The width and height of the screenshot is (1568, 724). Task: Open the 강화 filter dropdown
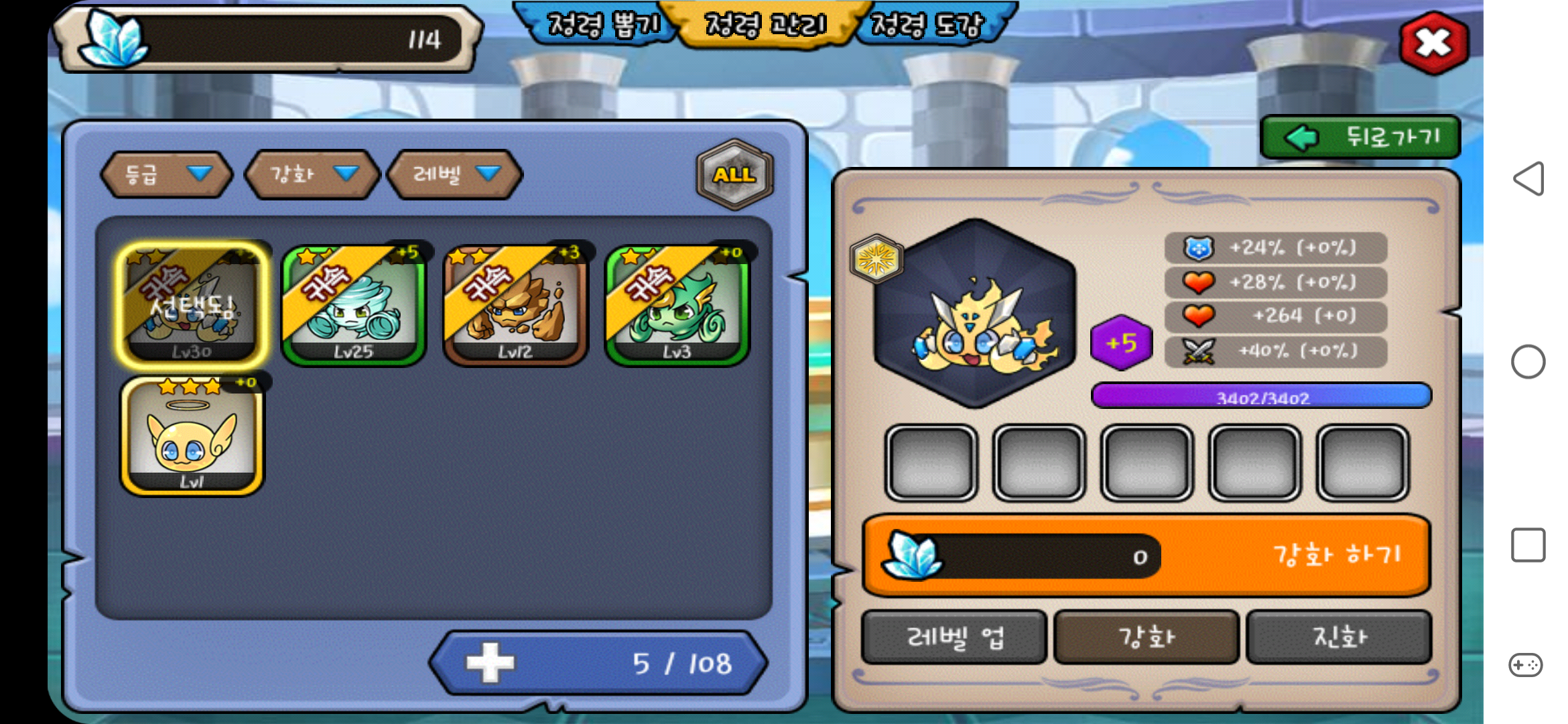[312, 174]
